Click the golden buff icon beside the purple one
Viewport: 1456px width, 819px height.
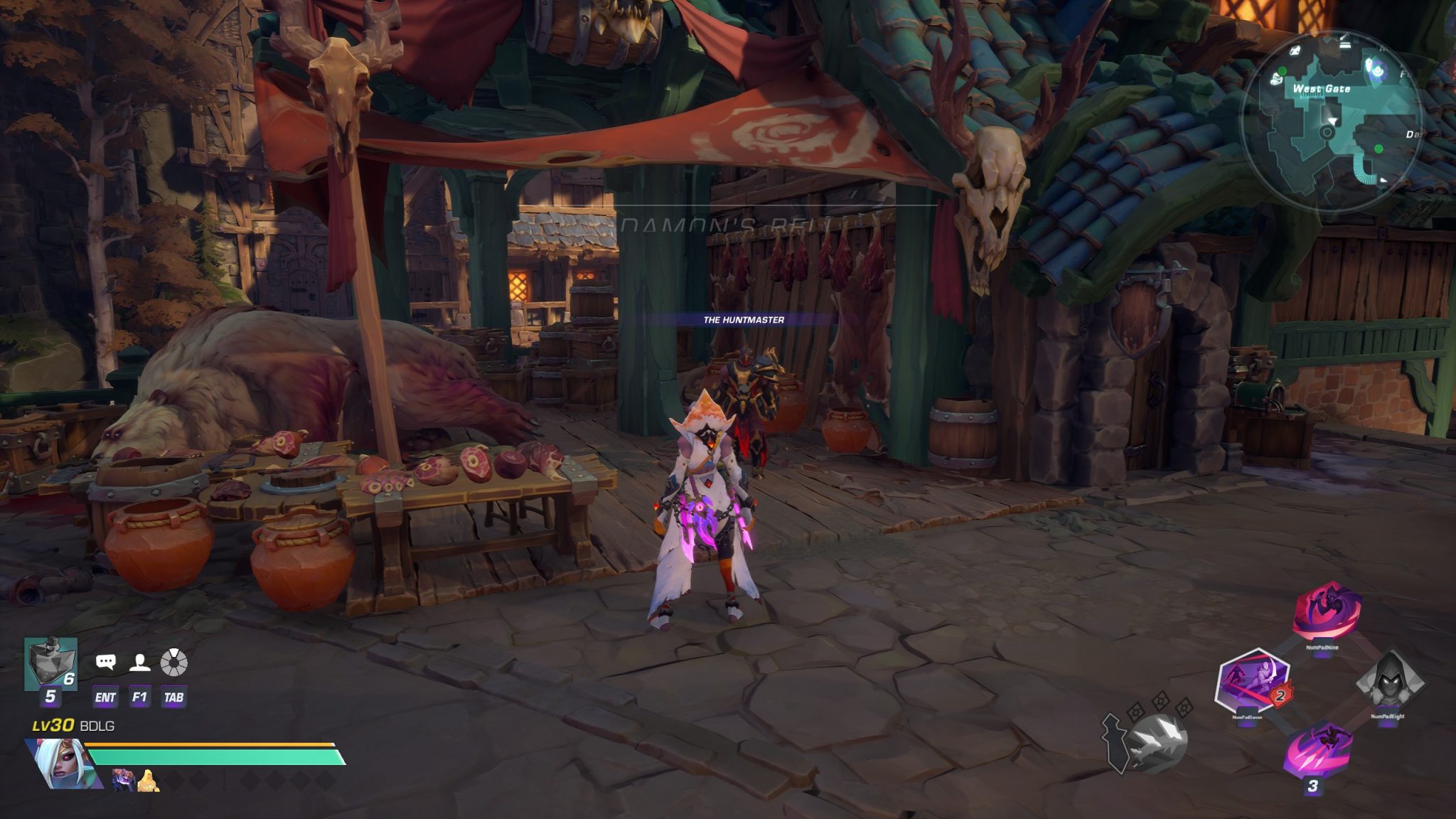click(x=148, y=781)
